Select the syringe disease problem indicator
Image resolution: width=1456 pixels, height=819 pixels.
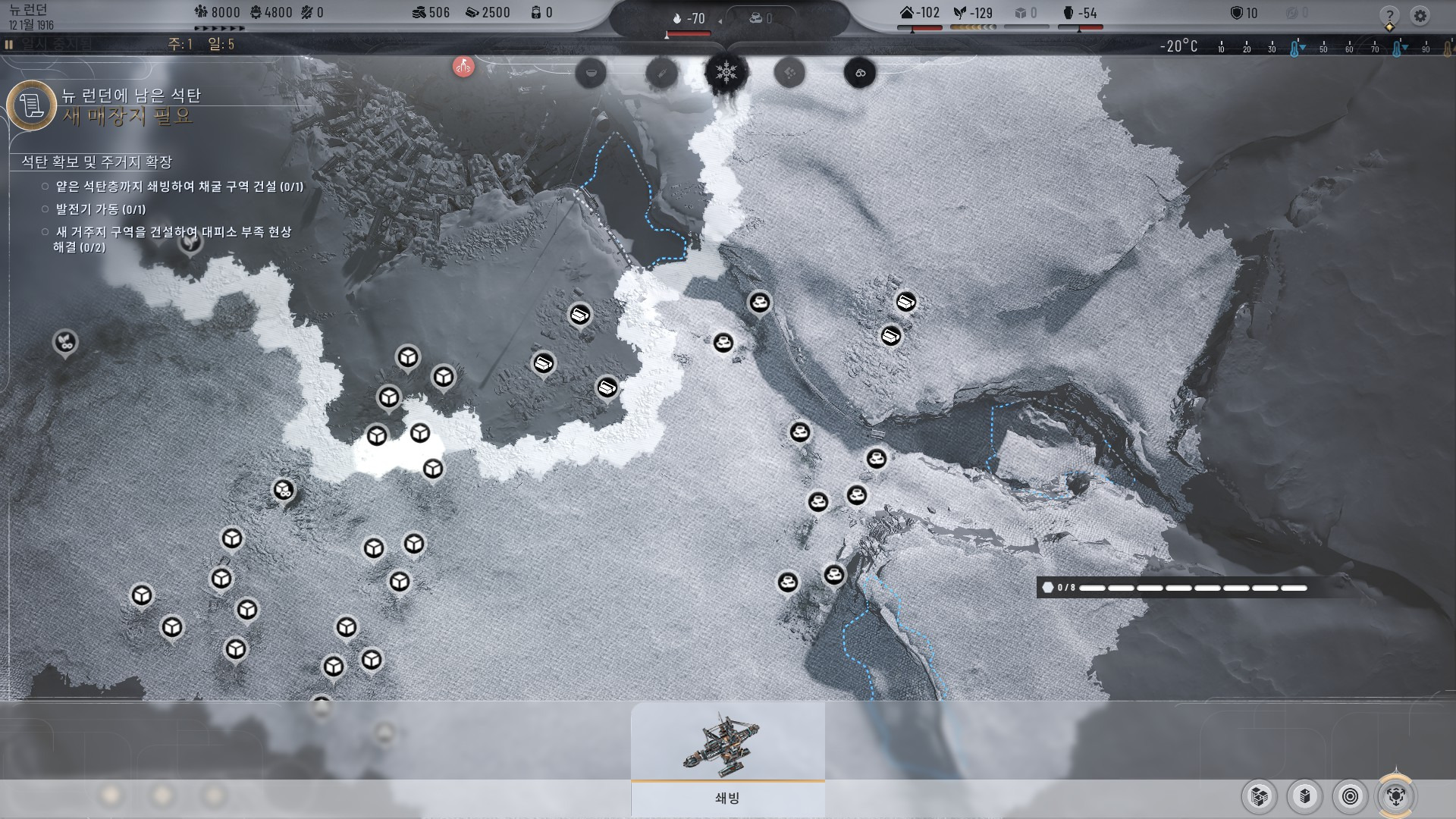coord(661,73)
